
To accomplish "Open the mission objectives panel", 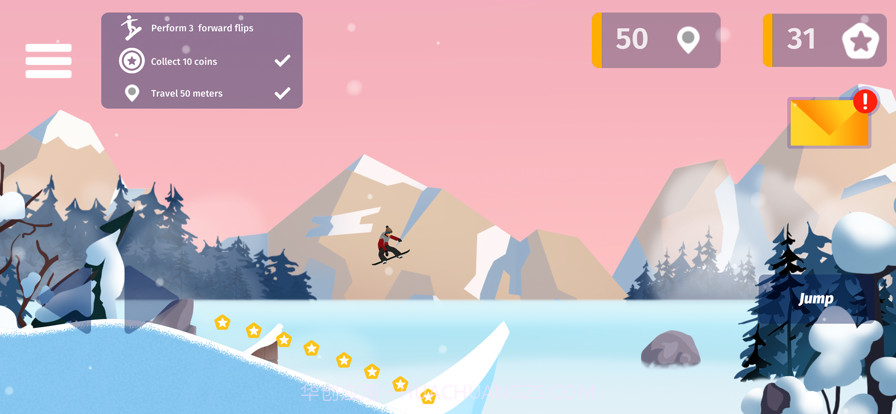I will [x=202, y=61].
